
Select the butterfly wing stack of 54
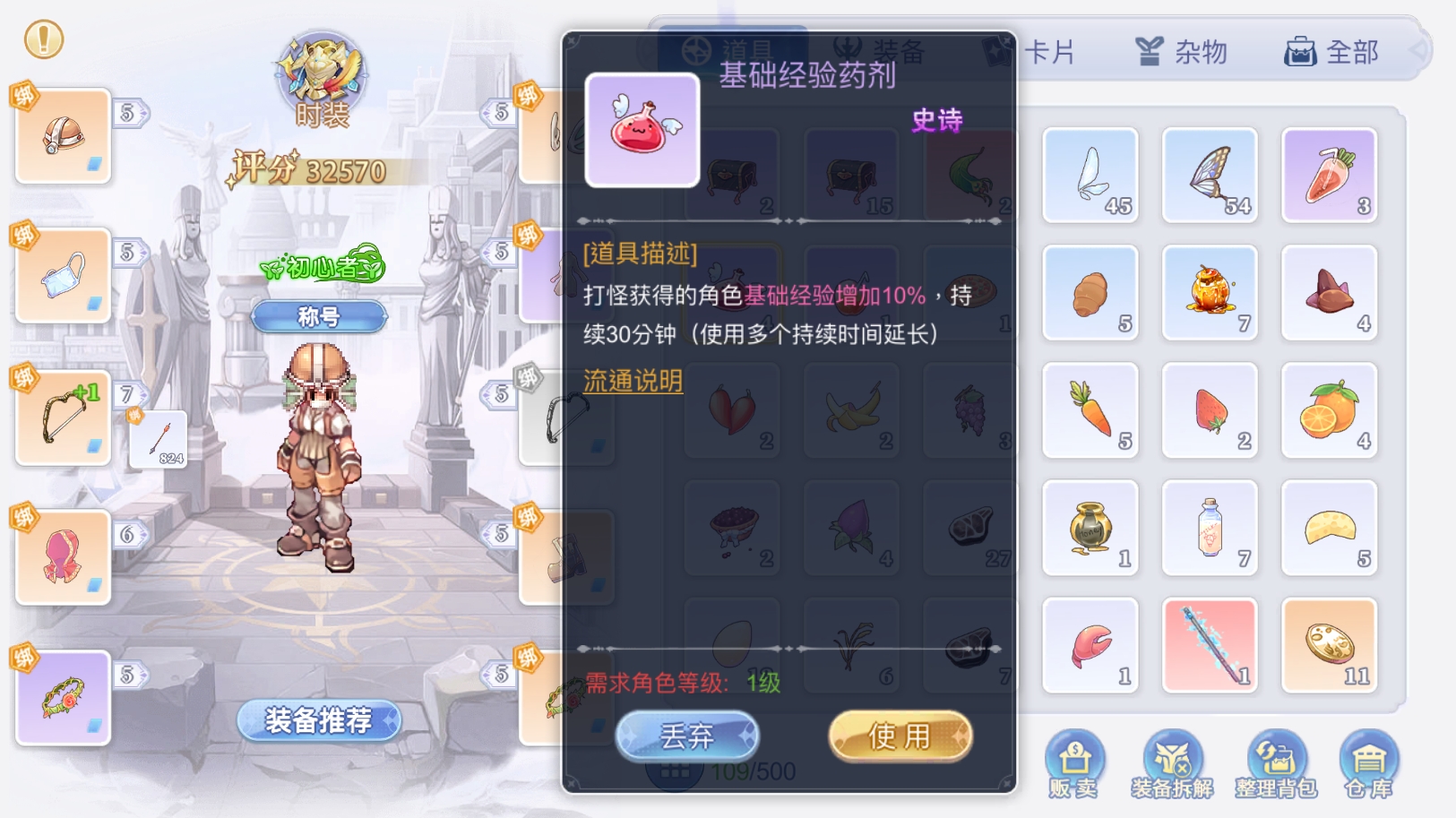pos(1210,174)
